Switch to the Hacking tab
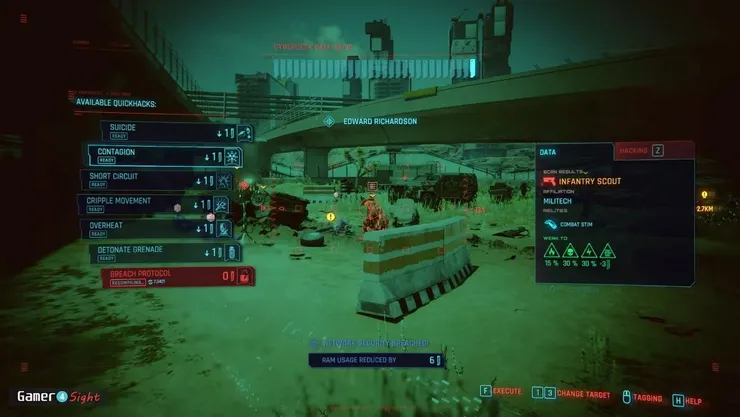Viewport: 740px width, 417px height. (641, 151)
